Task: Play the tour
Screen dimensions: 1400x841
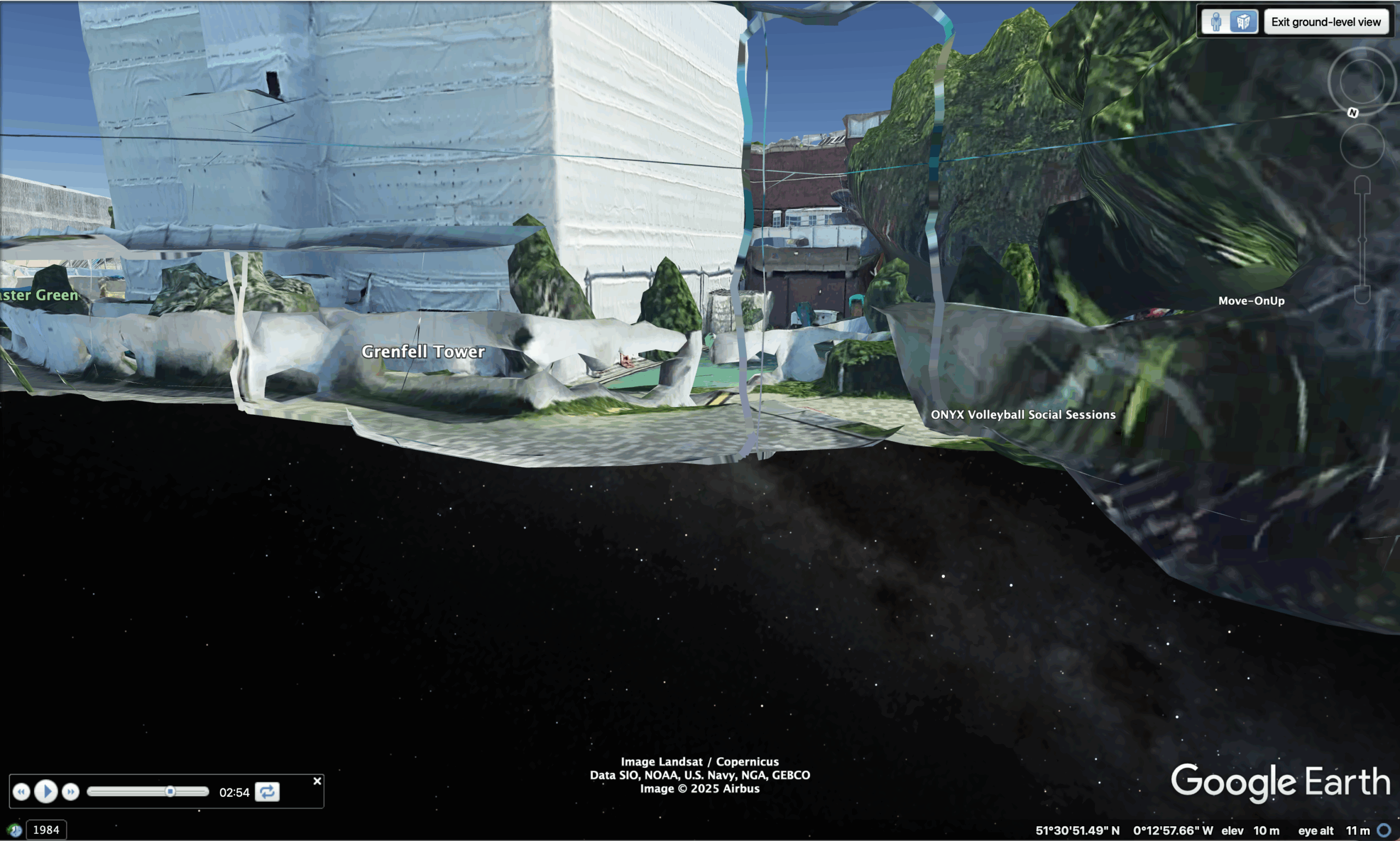Action: (46, 791)
